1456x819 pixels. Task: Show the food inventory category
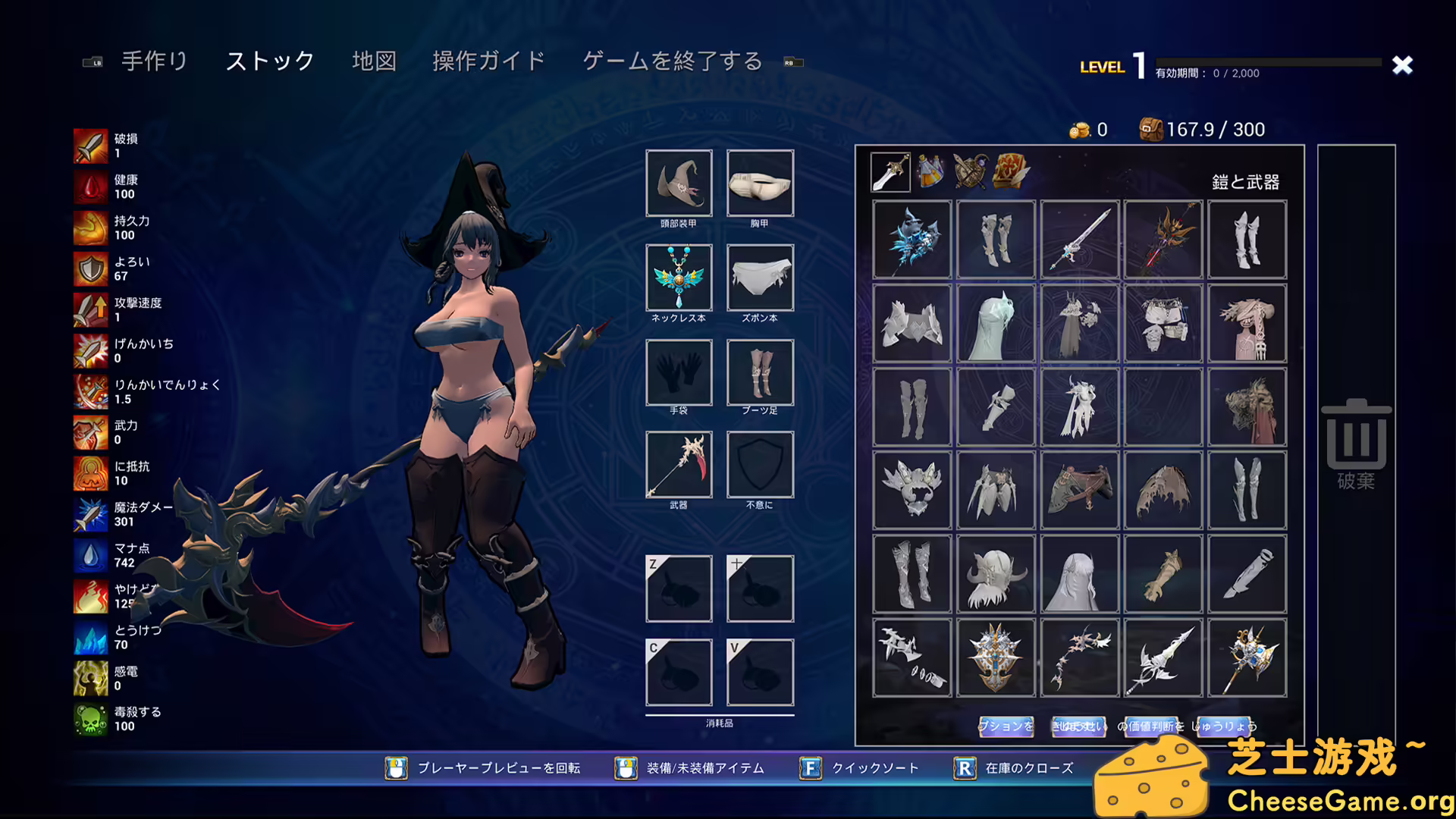tap(1011, 171)
